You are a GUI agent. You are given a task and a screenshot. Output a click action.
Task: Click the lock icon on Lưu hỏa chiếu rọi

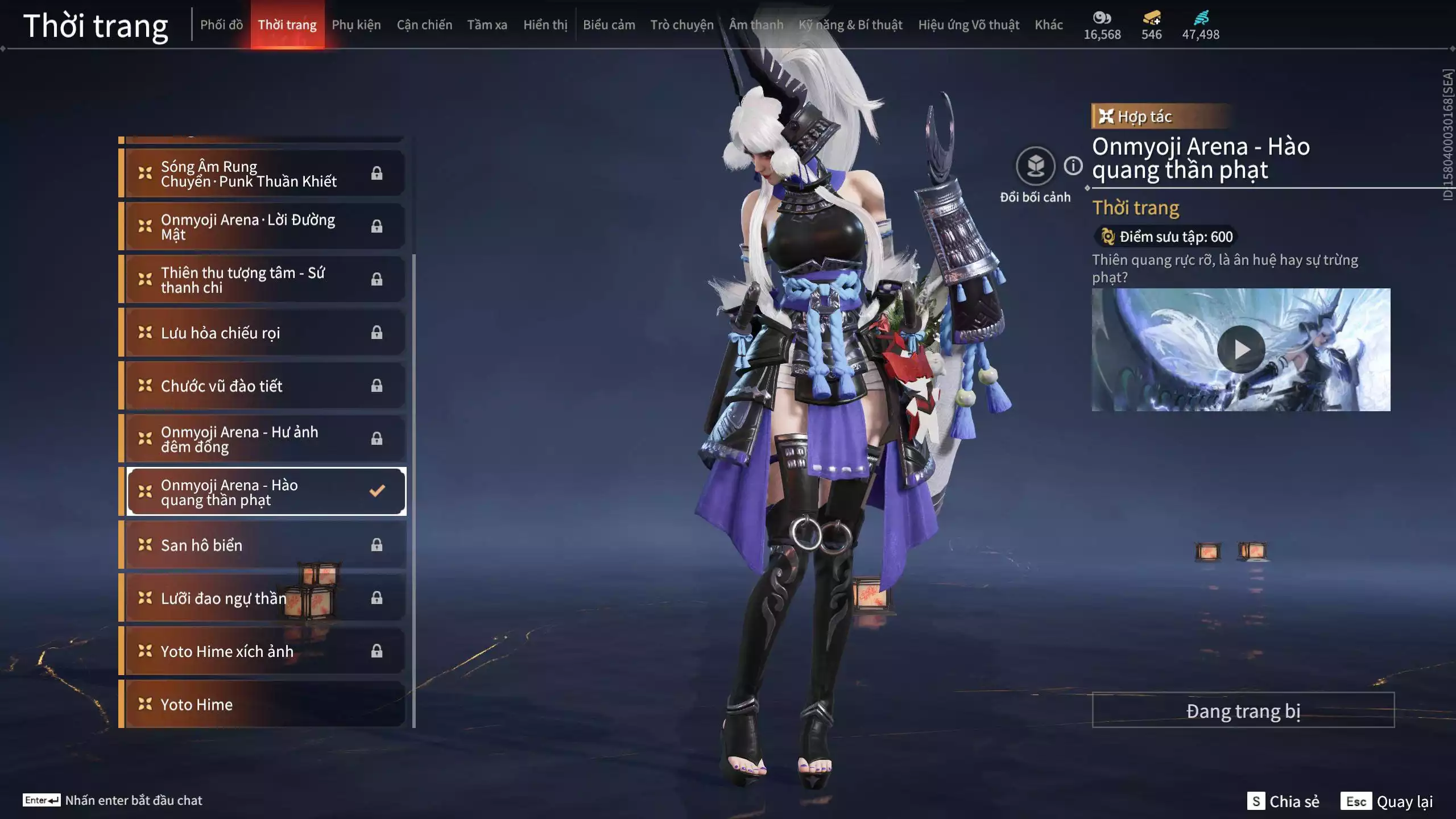point(377,333)
